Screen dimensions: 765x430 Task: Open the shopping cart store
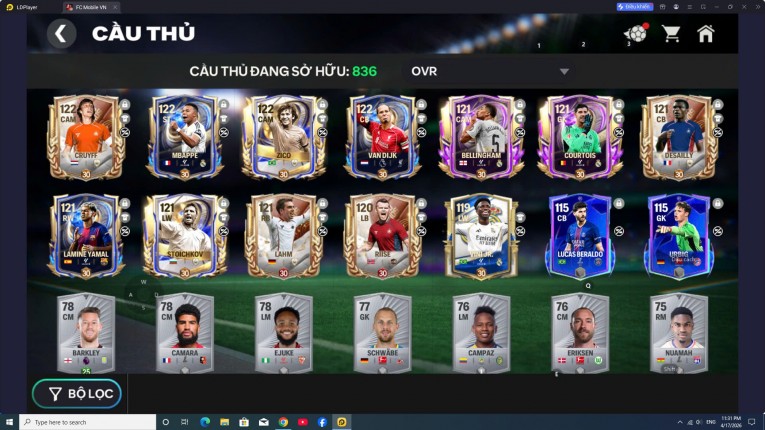click(671, 34)
